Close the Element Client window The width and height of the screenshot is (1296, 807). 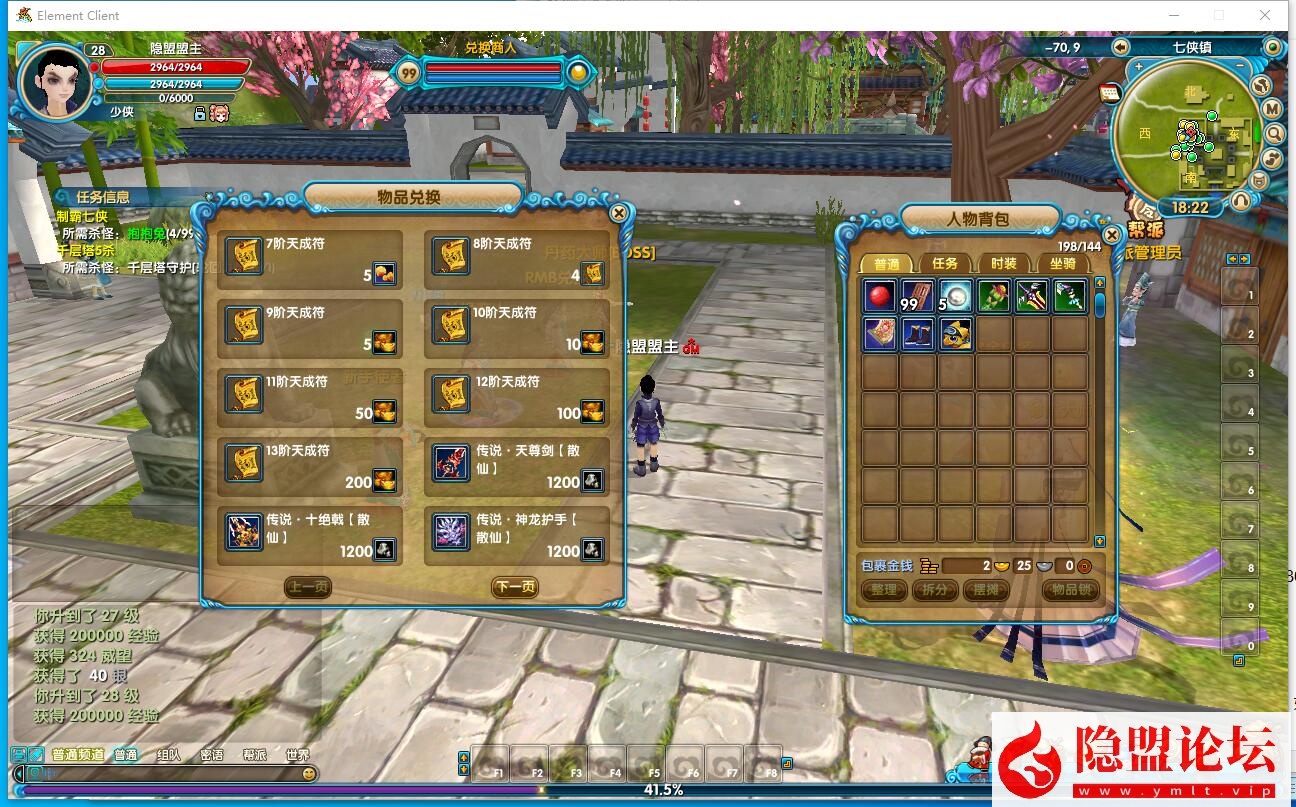[x=1265, y=15]
